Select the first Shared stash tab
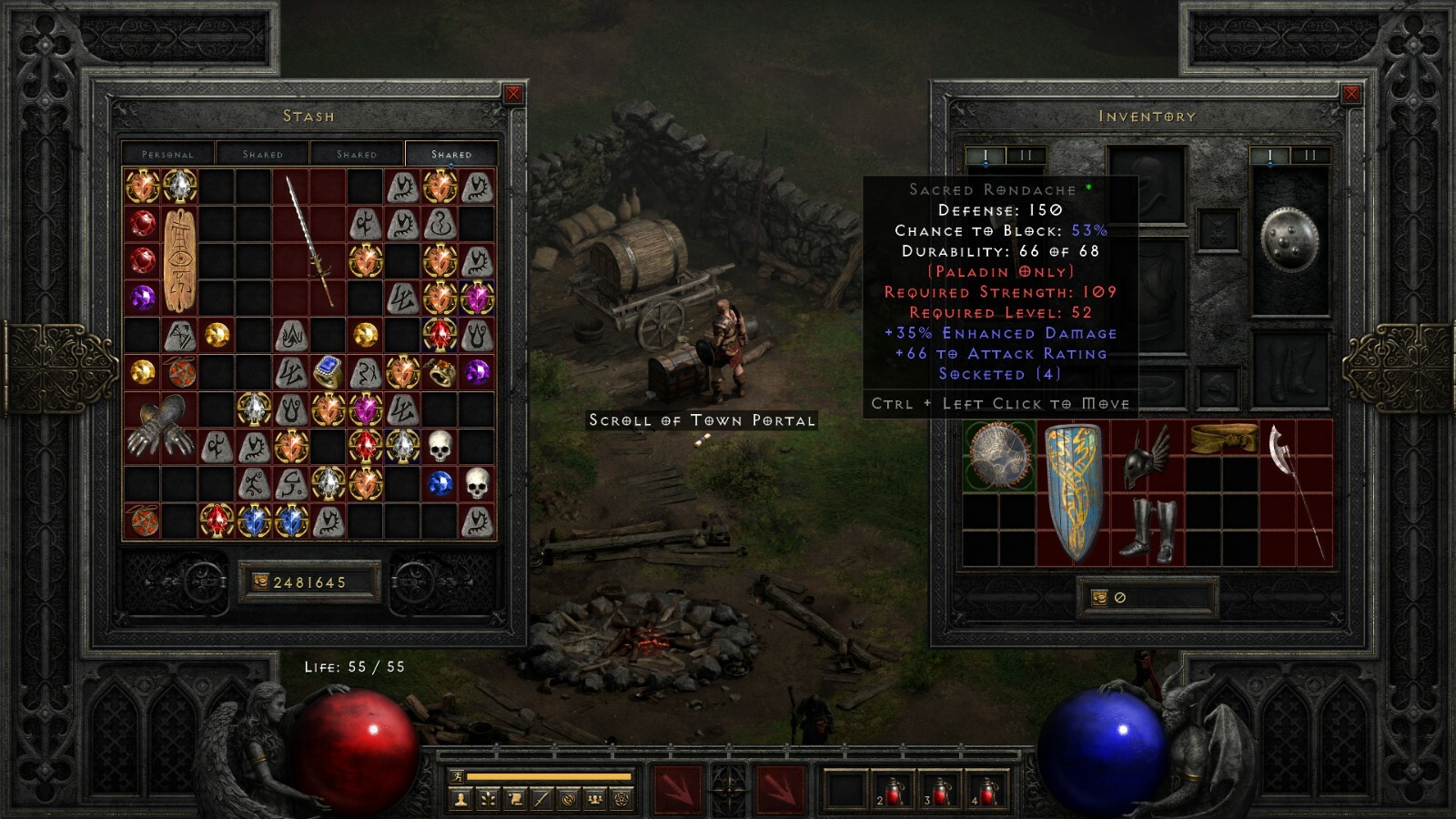The height and width of the screenshot is (819, 1456). [263, 154]
